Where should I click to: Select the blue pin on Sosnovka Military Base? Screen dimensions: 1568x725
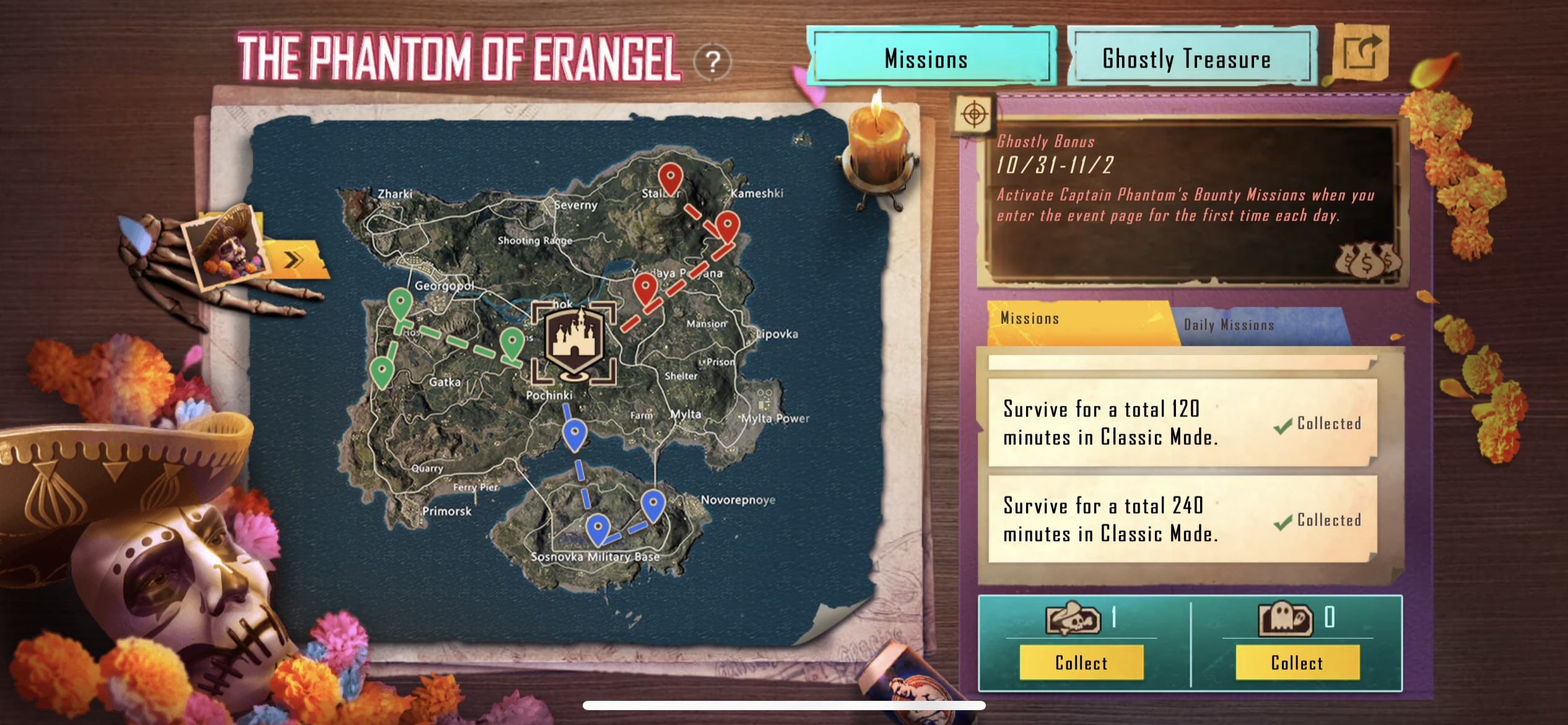[x=598, y=529]
